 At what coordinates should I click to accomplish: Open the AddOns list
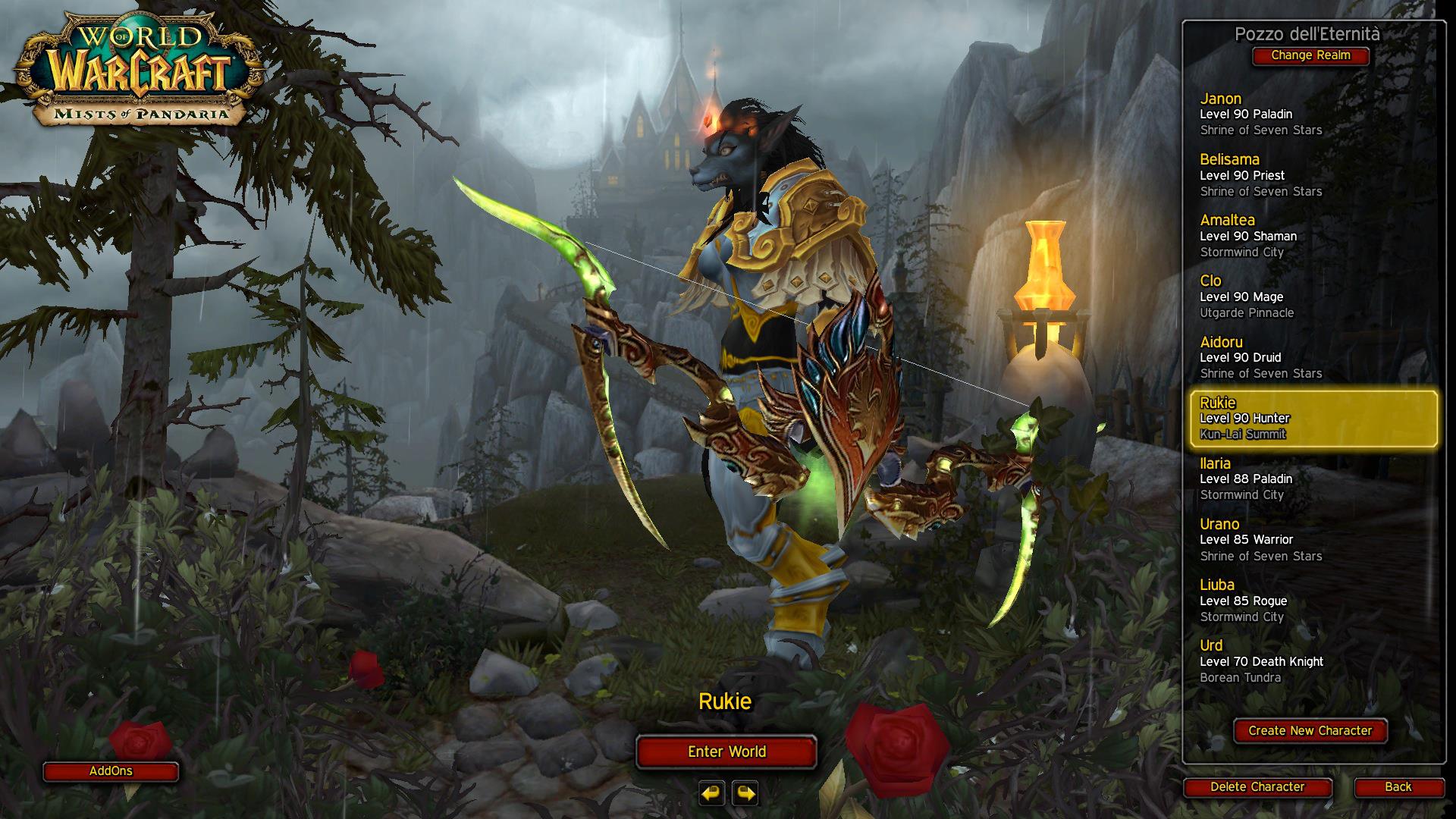pos(111,771)
